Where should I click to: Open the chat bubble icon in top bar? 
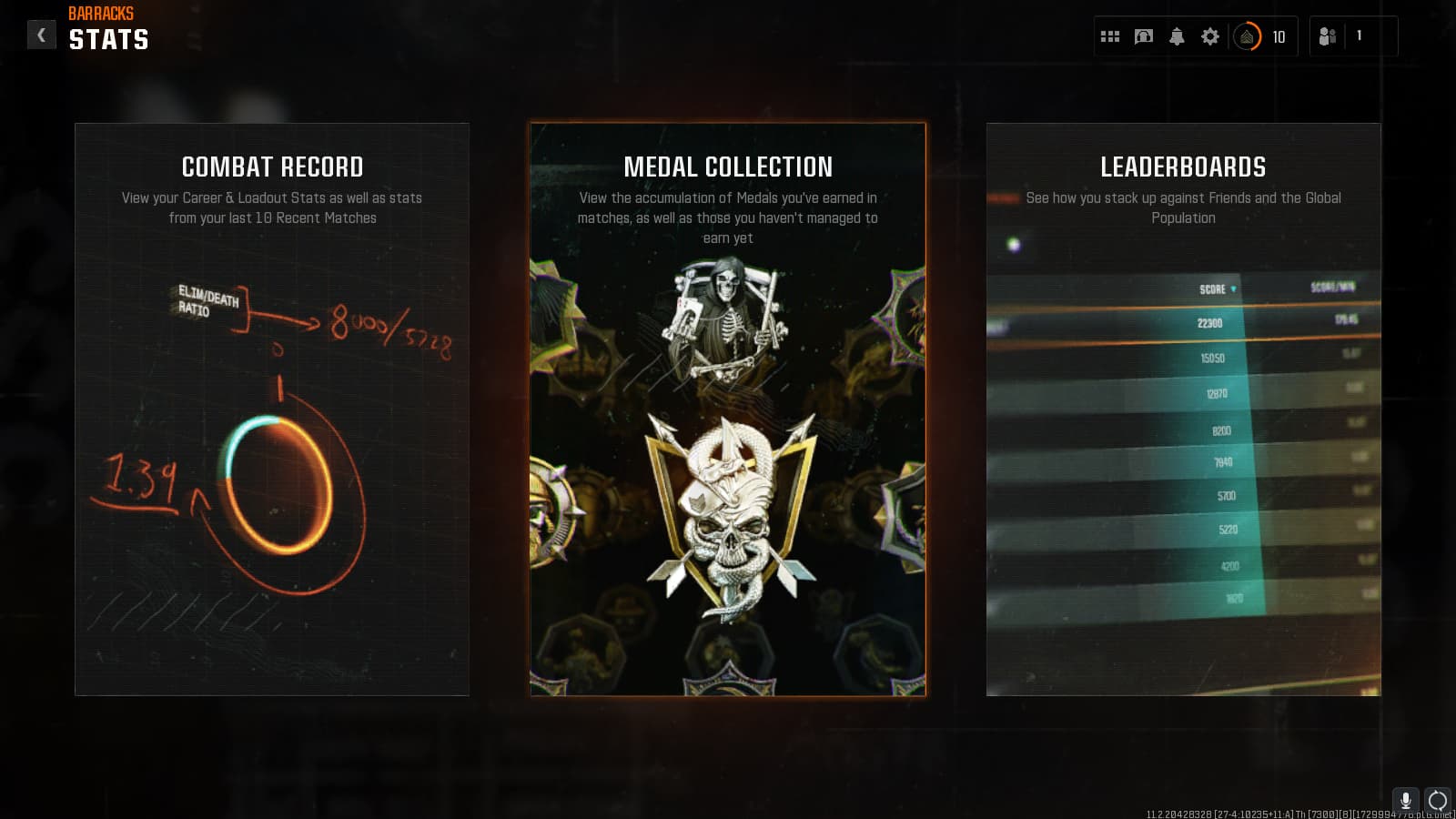pyautogui.click(x=1144, y=37)
